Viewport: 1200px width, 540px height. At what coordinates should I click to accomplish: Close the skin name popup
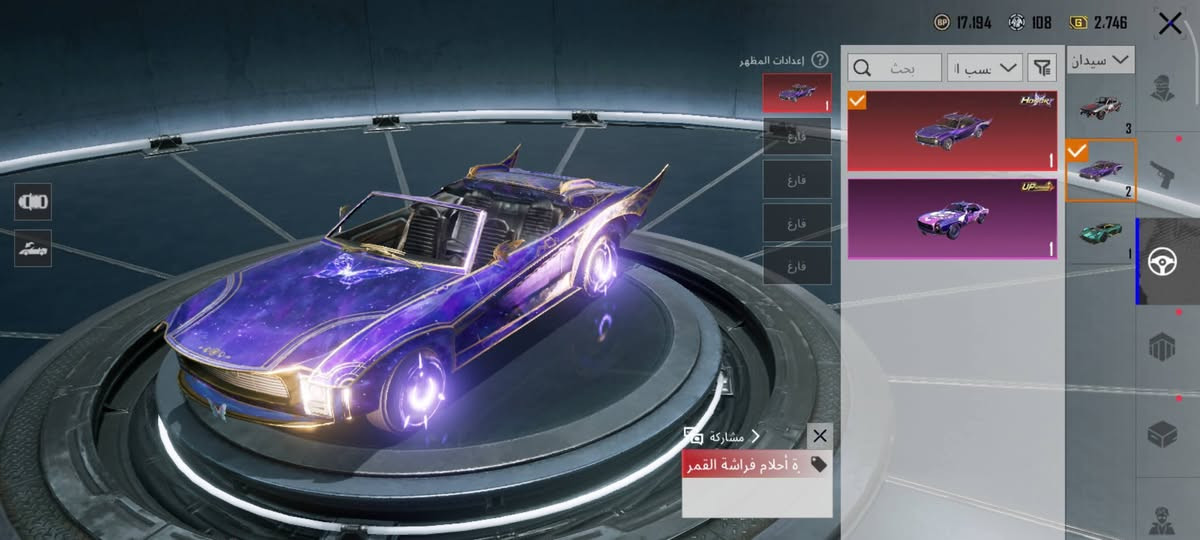point(820,436)
